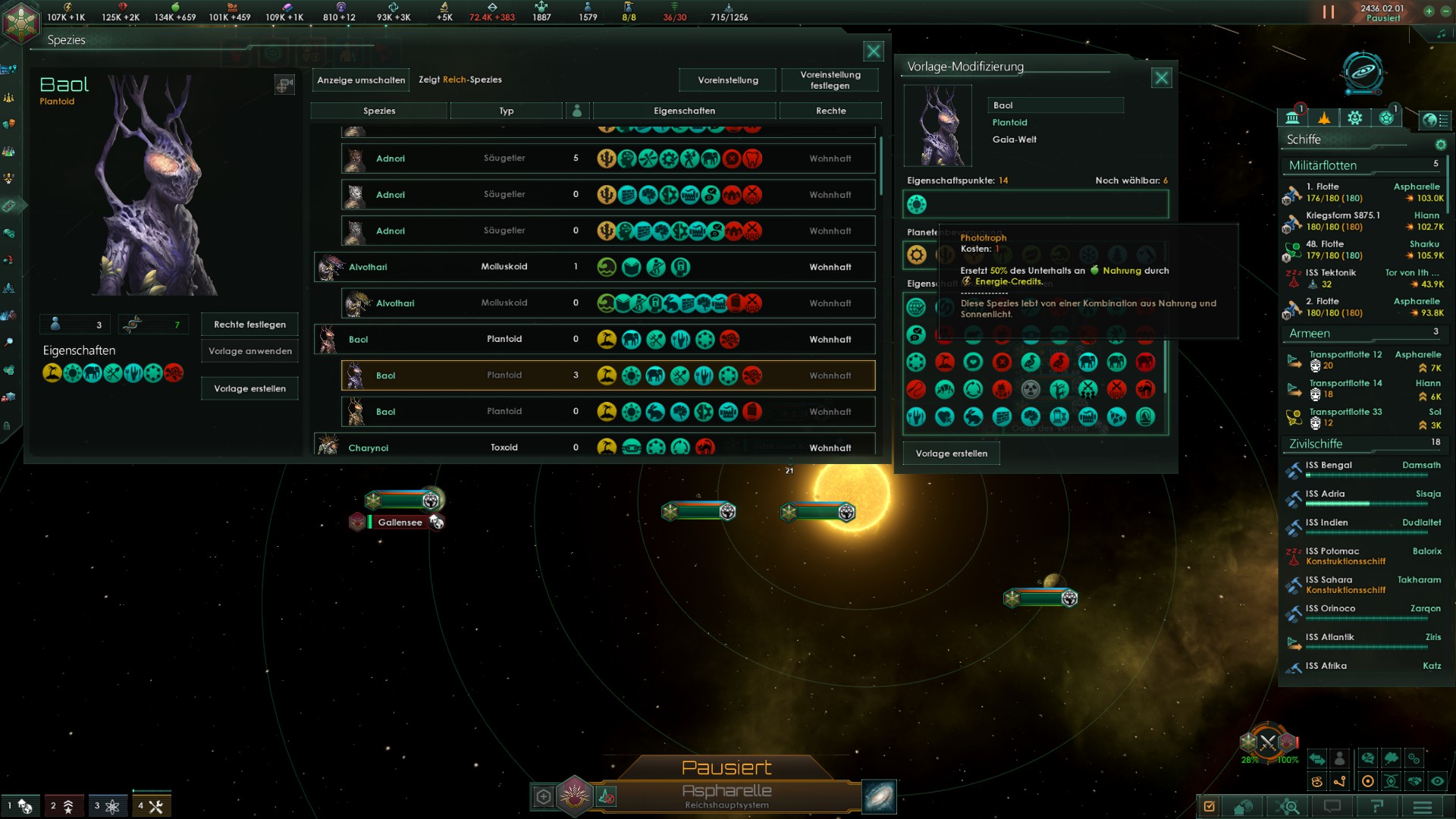This screenshot has height=819, width=1456.
Task: Toggle Anzeige umschalten in the species list
Action: point(360,80)
